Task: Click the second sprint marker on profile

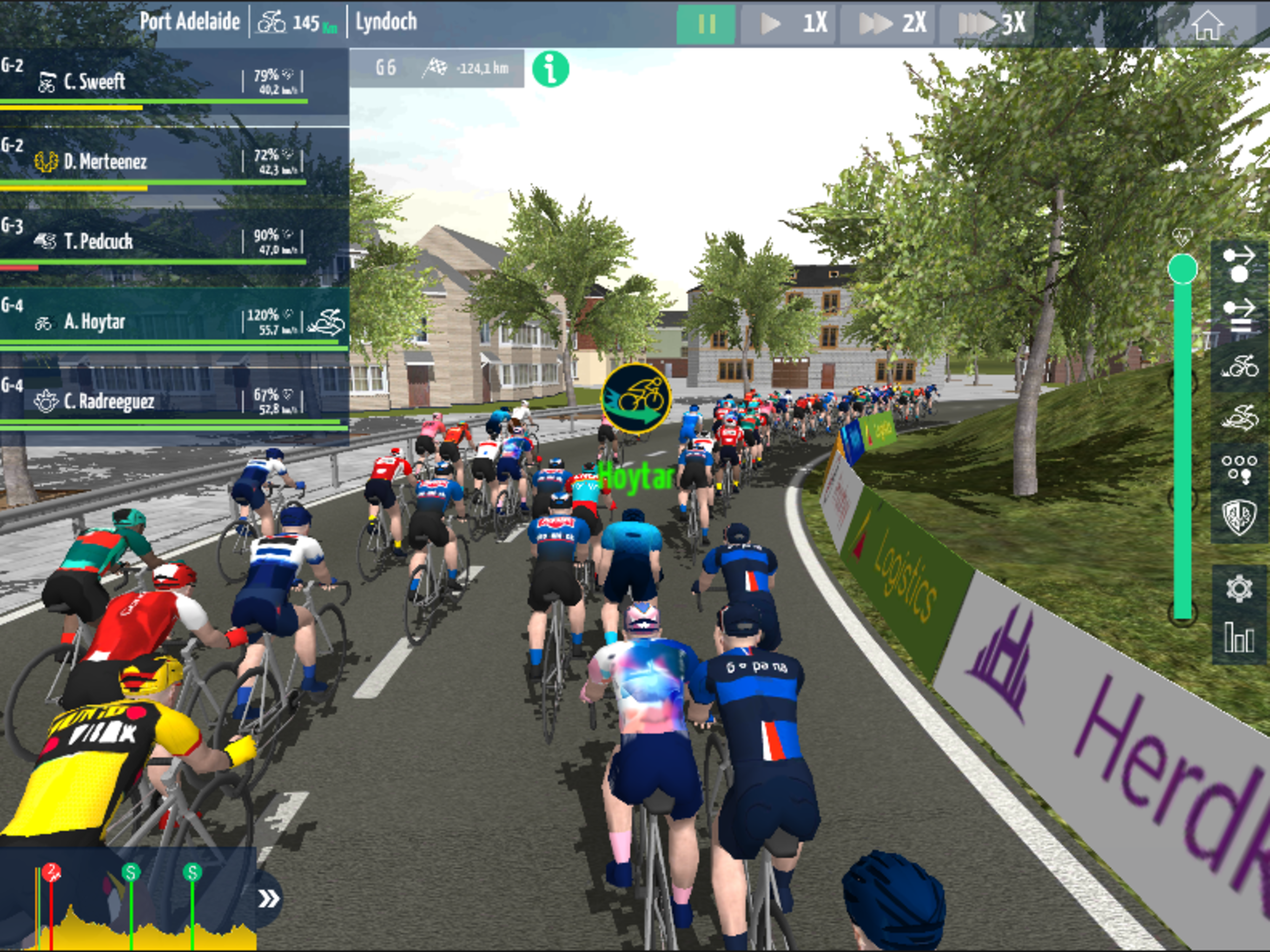Action: pos(192,873)
